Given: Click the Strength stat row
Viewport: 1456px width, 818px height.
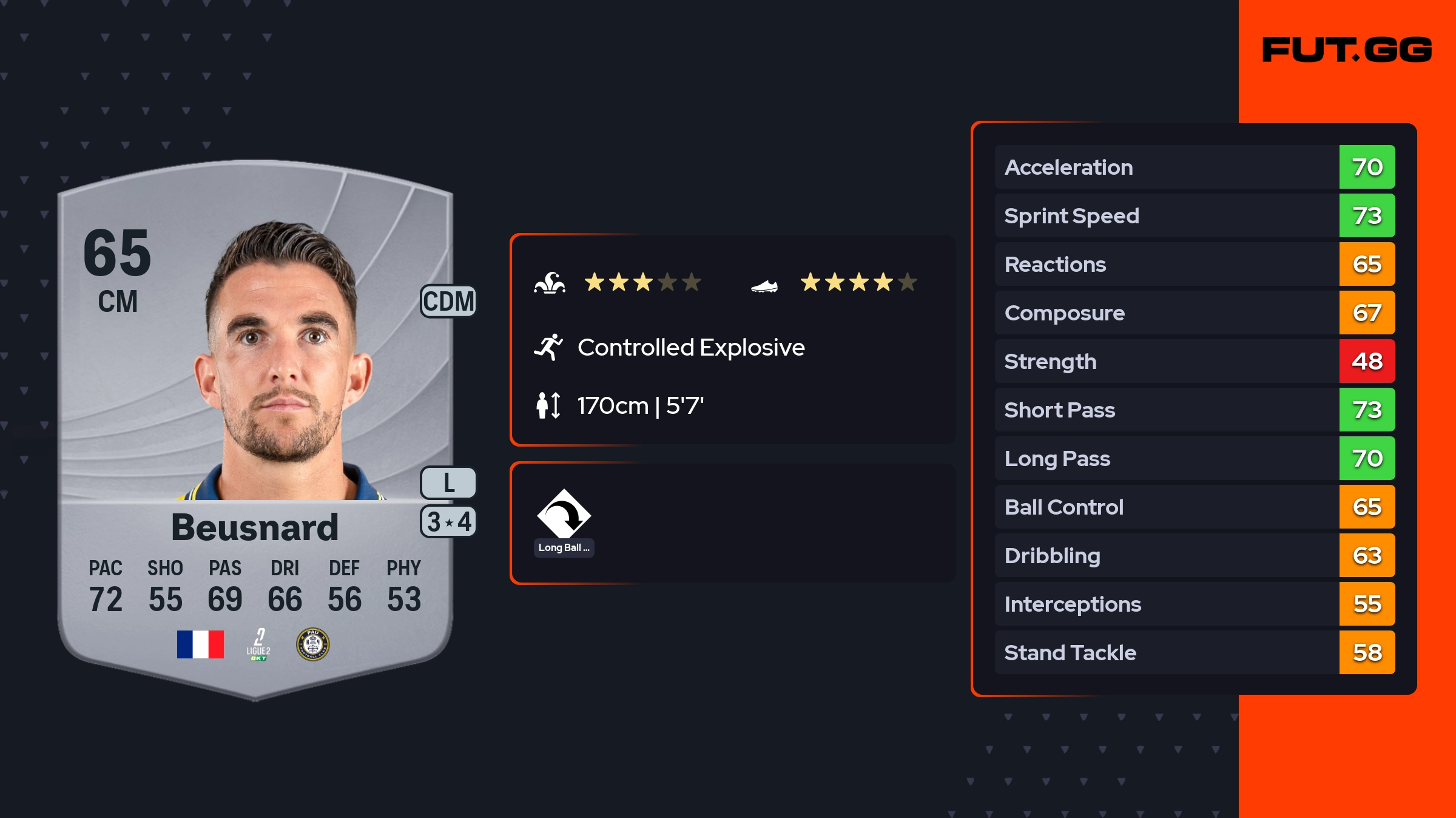Looking at the screenshot, I should tap(1194, 361).
